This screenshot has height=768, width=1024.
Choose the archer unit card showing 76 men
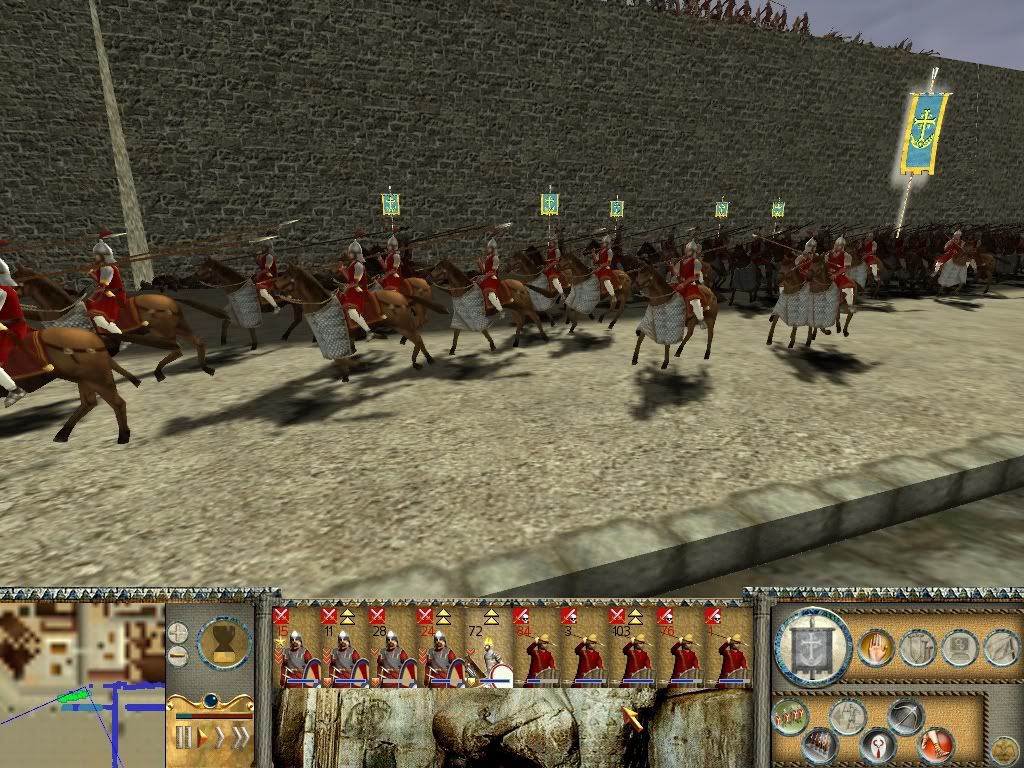[x=681, y=647]
